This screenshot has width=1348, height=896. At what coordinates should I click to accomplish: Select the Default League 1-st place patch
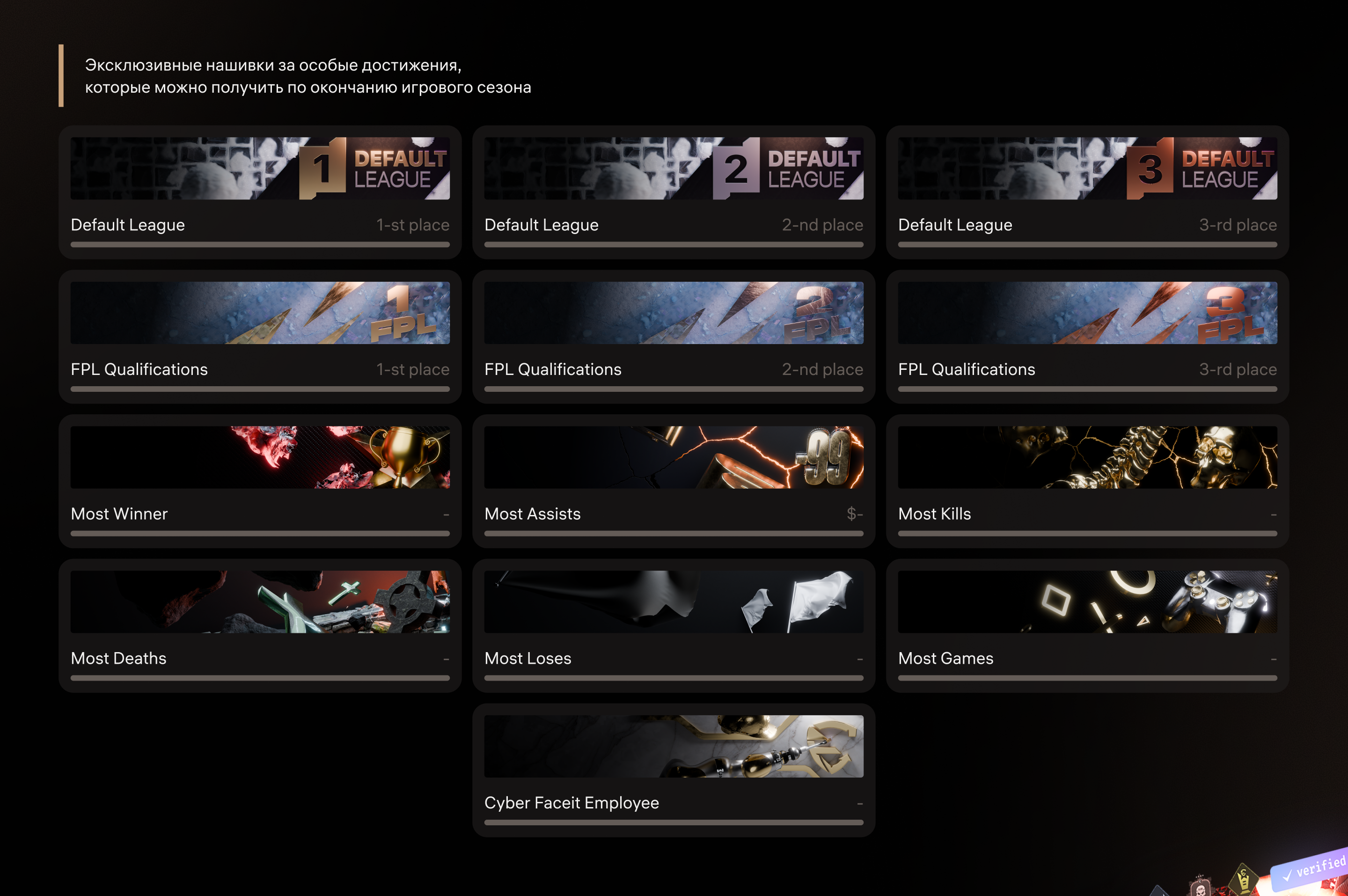(x=260, y=192)
